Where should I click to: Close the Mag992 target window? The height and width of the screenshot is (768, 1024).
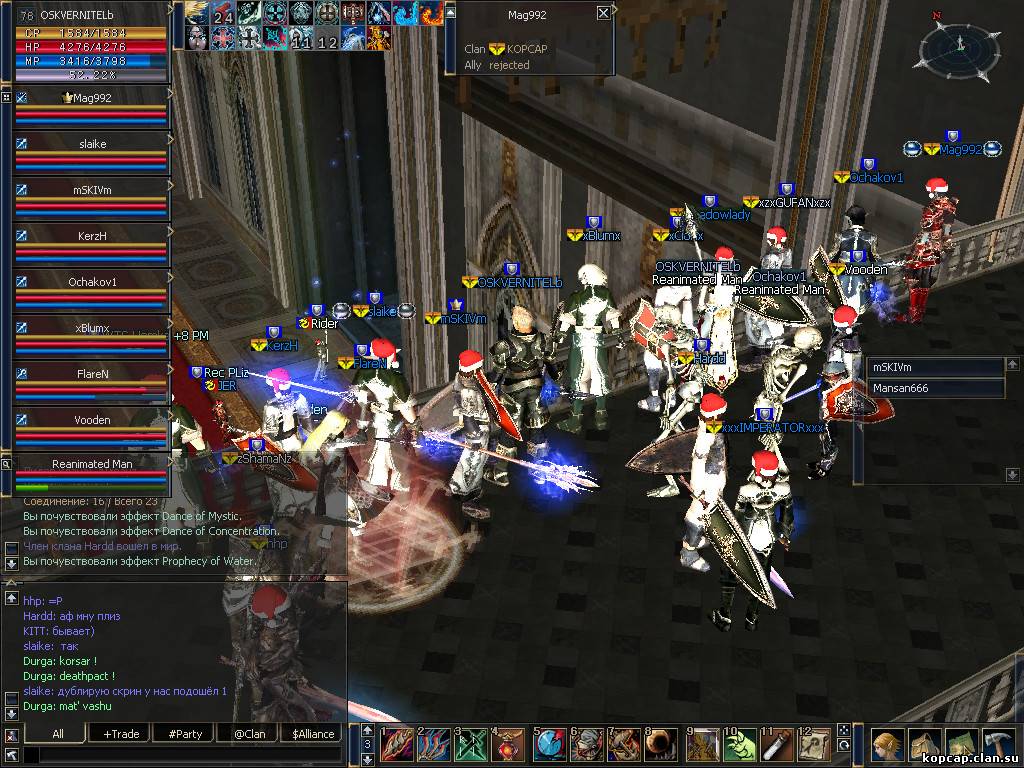[603, 13]
